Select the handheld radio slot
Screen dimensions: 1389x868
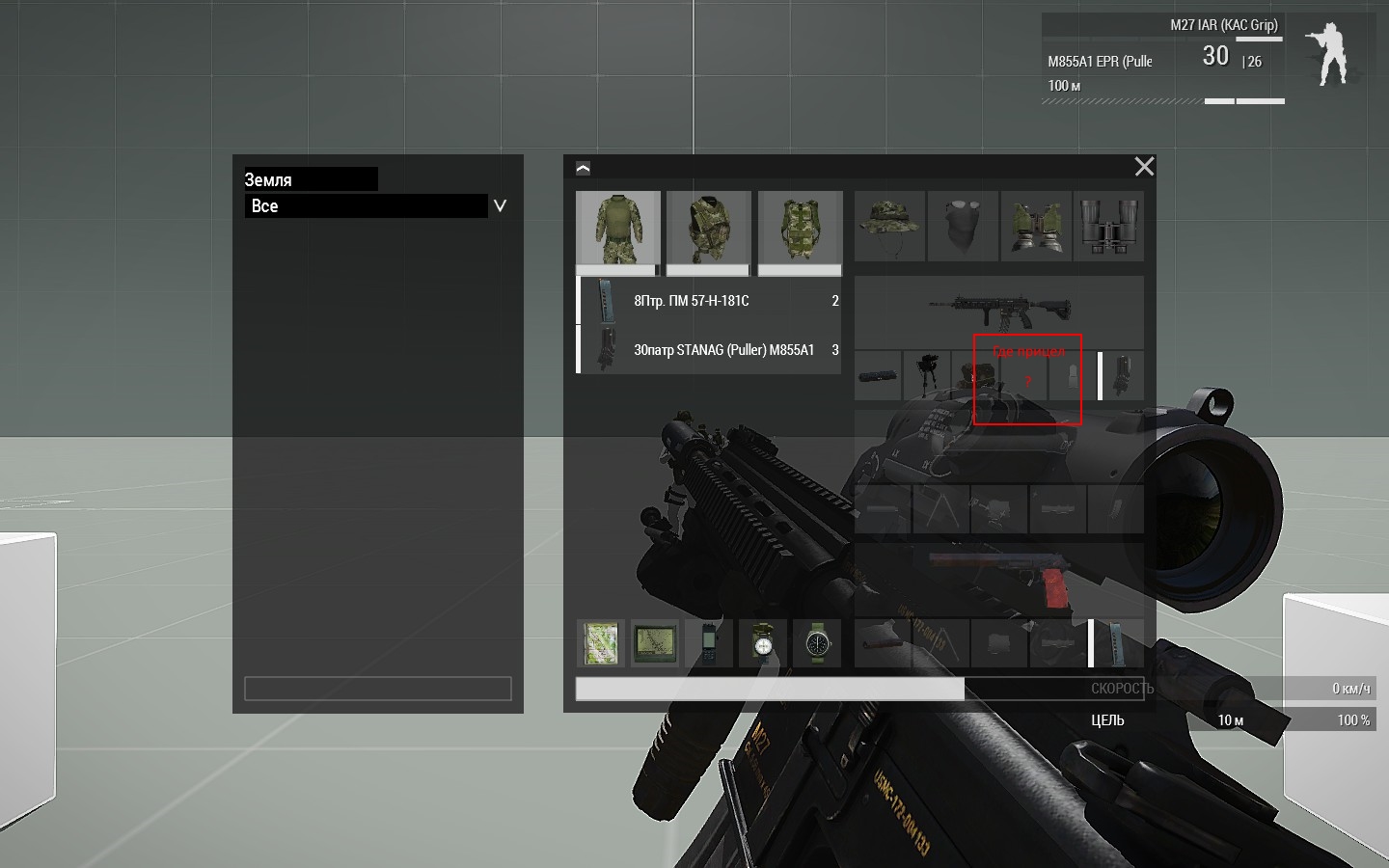[708, 643]
